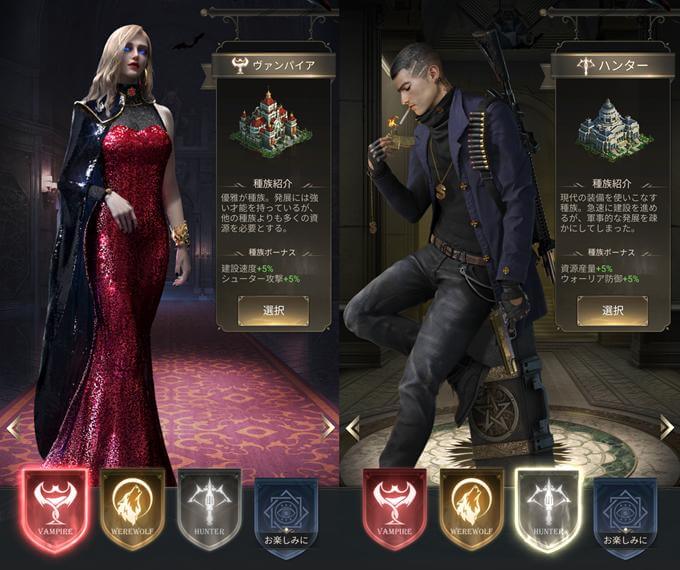The image size is (680, 570).
Task: Go to previous race with left arrow on Hunter screen
Action: pos(352,427)
